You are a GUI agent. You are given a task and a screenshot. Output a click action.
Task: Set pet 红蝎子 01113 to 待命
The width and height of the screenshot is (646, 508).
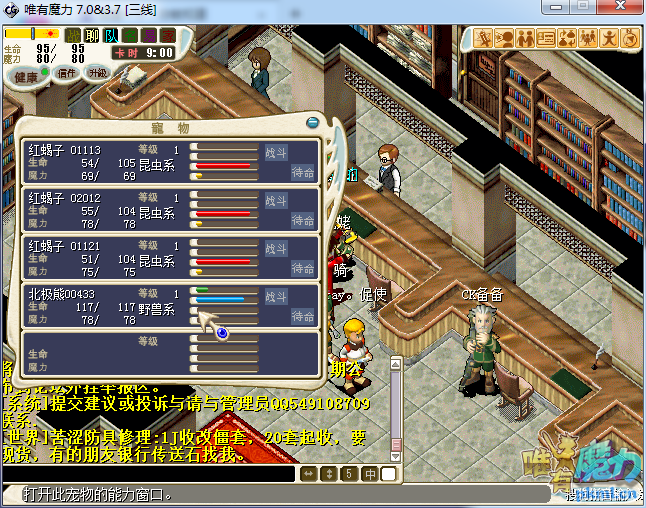pyautogui.click(x=303, y=172)
